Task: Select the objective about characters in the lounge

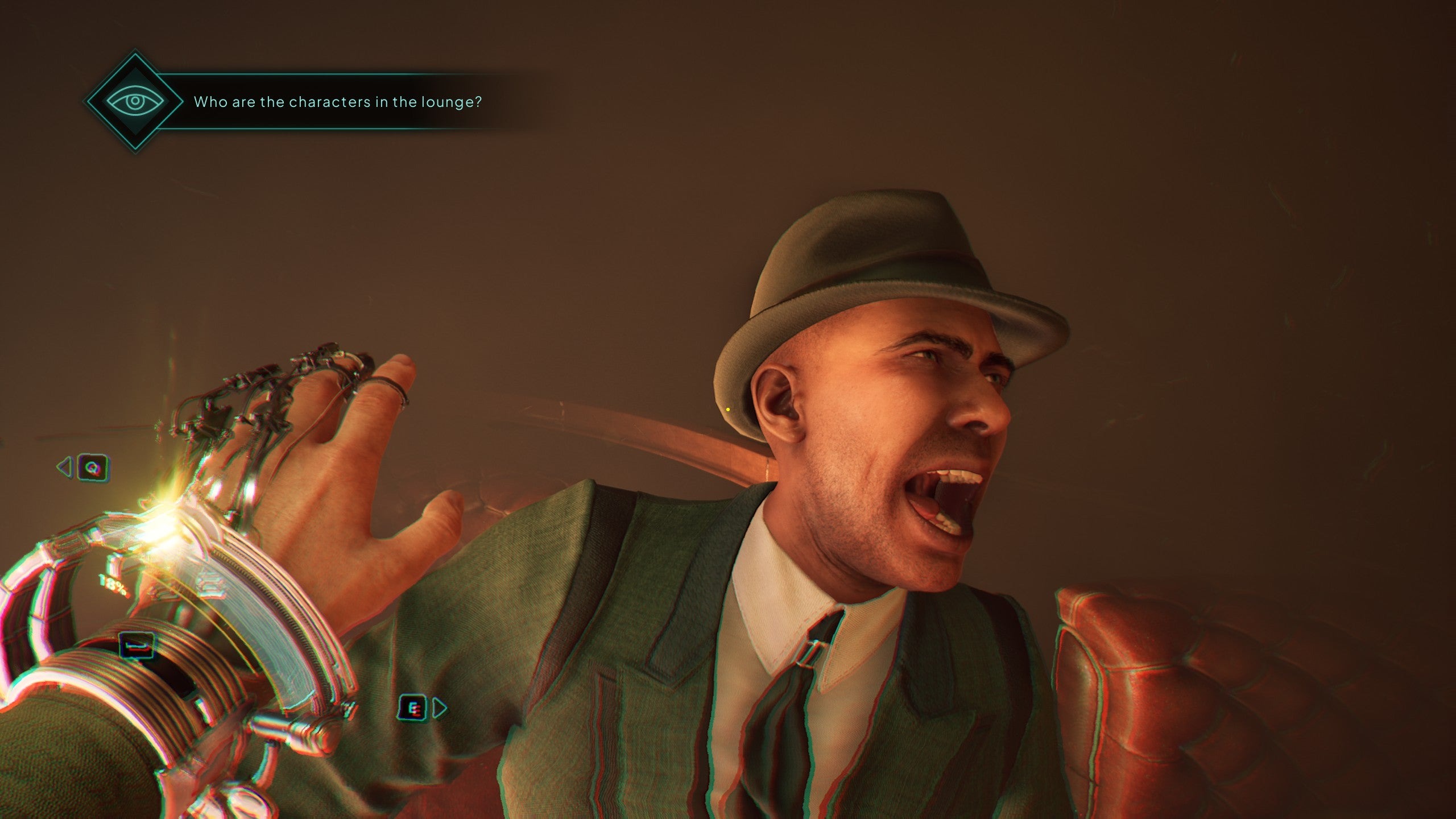Action: pyautogui.click(x=337, y=102)
